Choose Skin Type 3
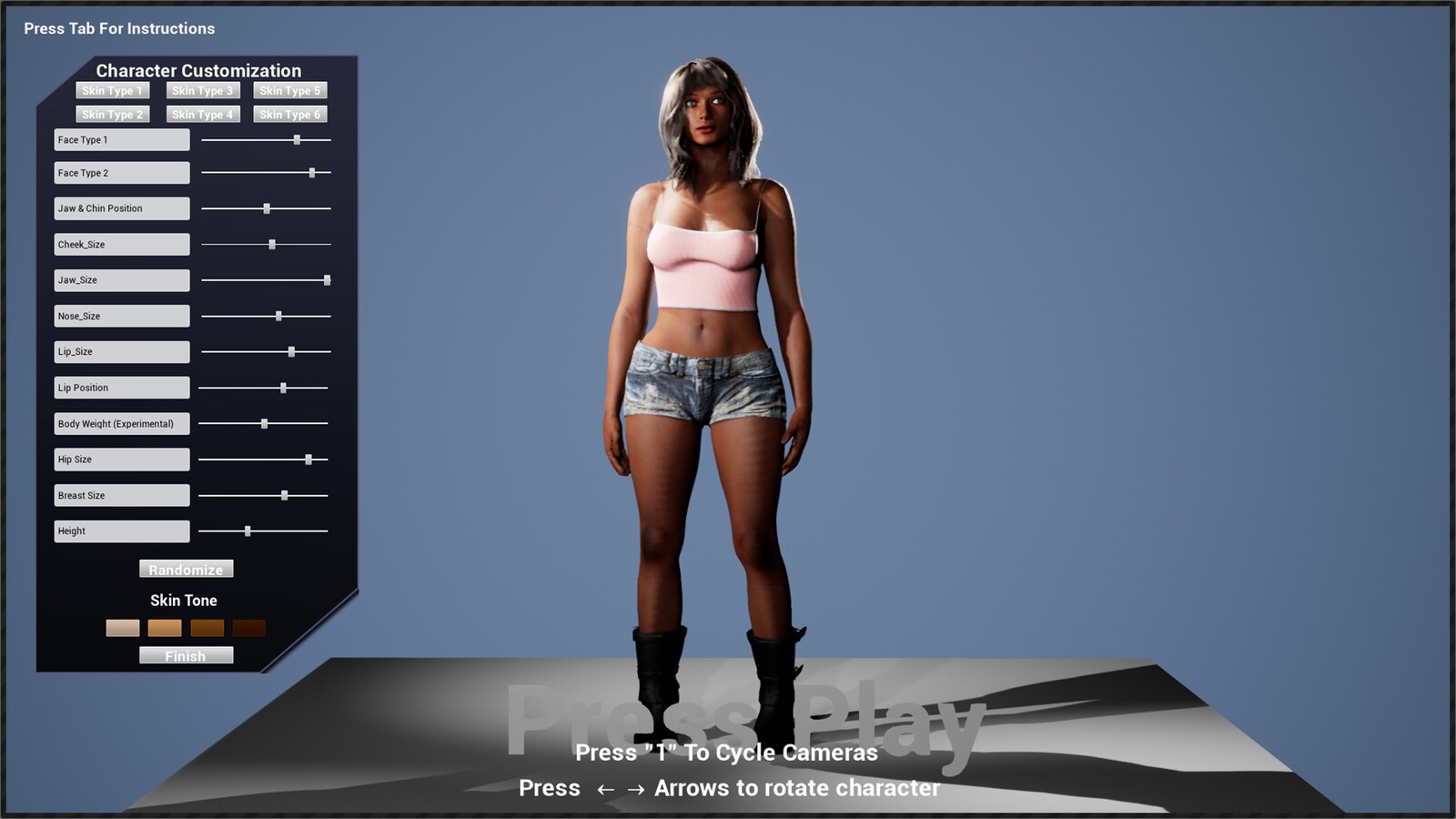This screenshot has width=1456, height=819. click(201, 90)
